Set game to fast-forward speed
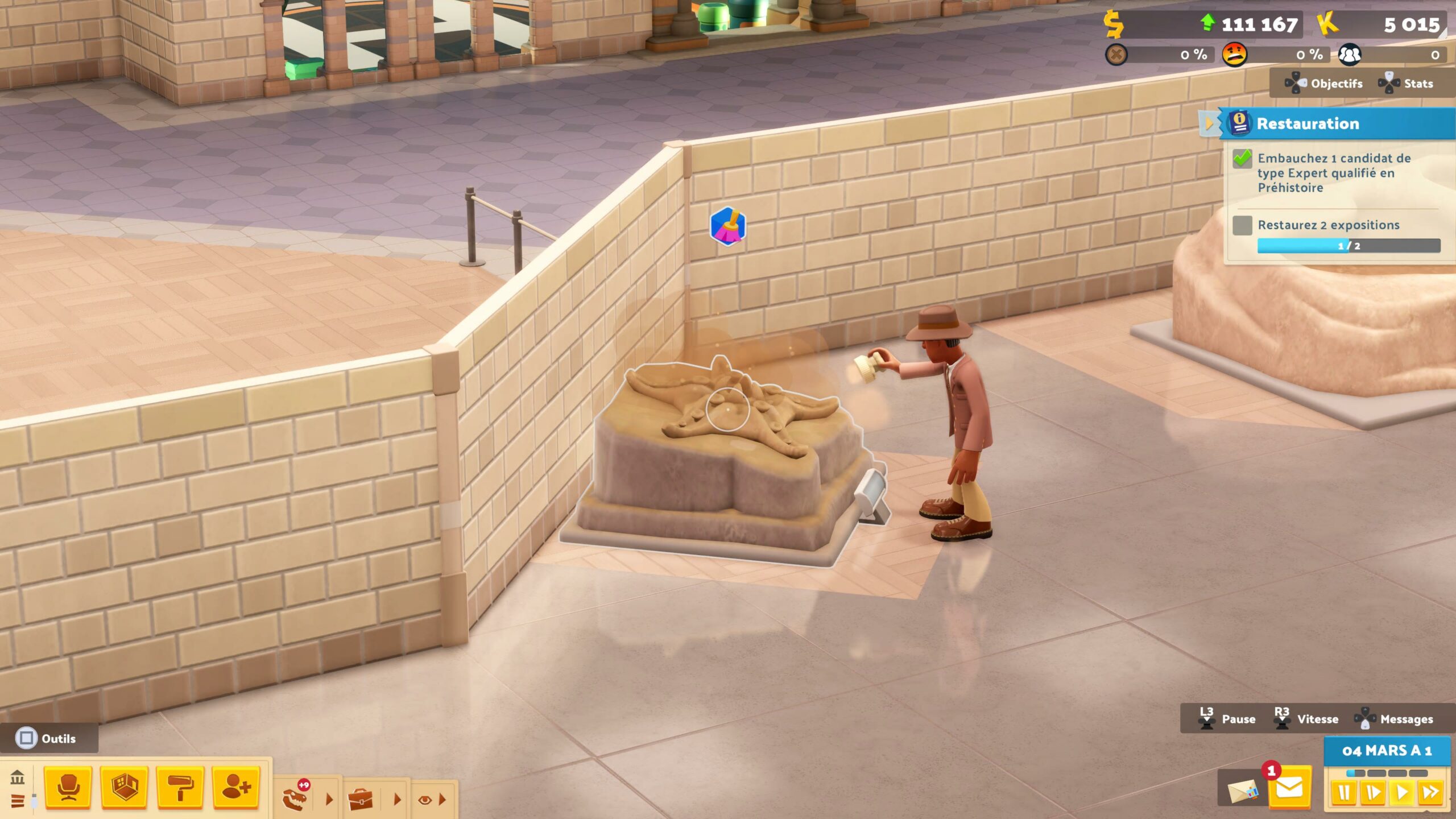The image size is (1456, 819). point(1430,793)
